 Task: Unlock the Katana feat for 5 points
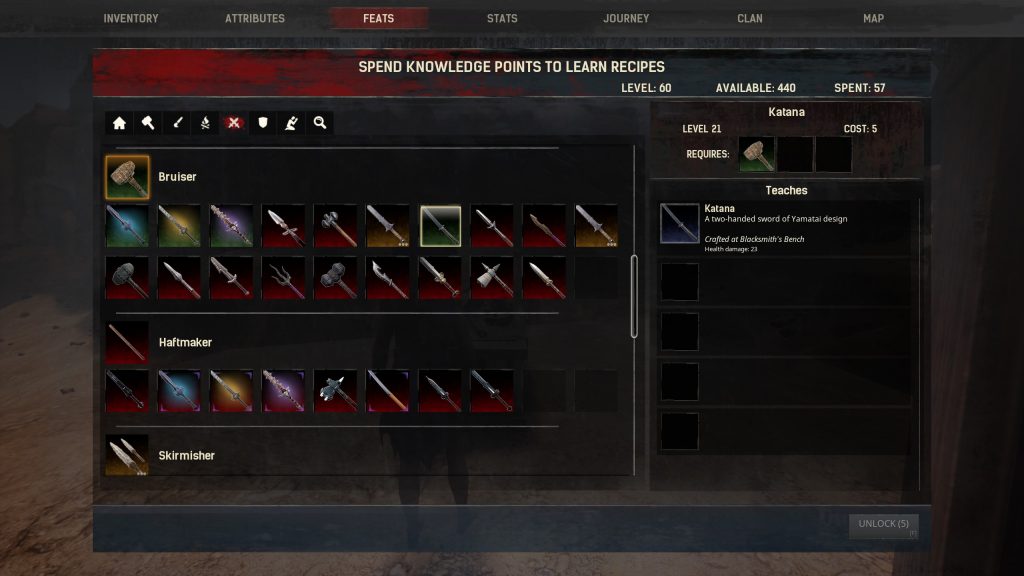click(883, 524)
